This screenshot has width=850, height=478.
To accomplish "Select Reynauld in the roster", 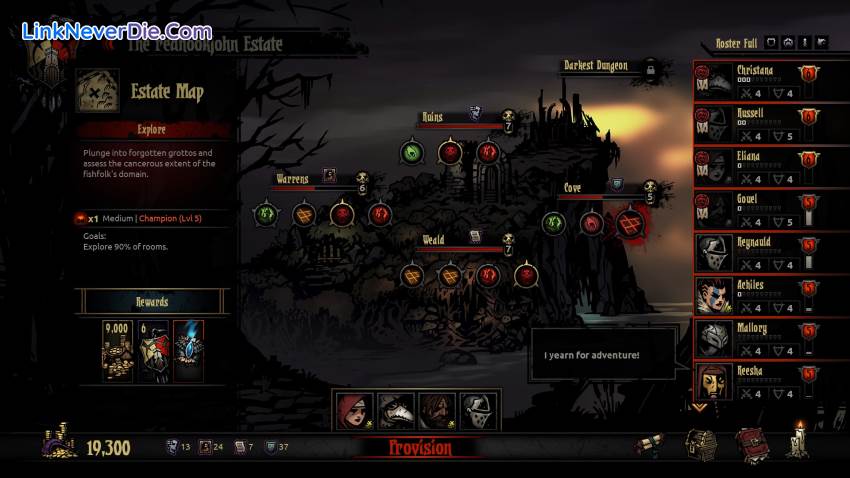I will click(x=760, y=253).
